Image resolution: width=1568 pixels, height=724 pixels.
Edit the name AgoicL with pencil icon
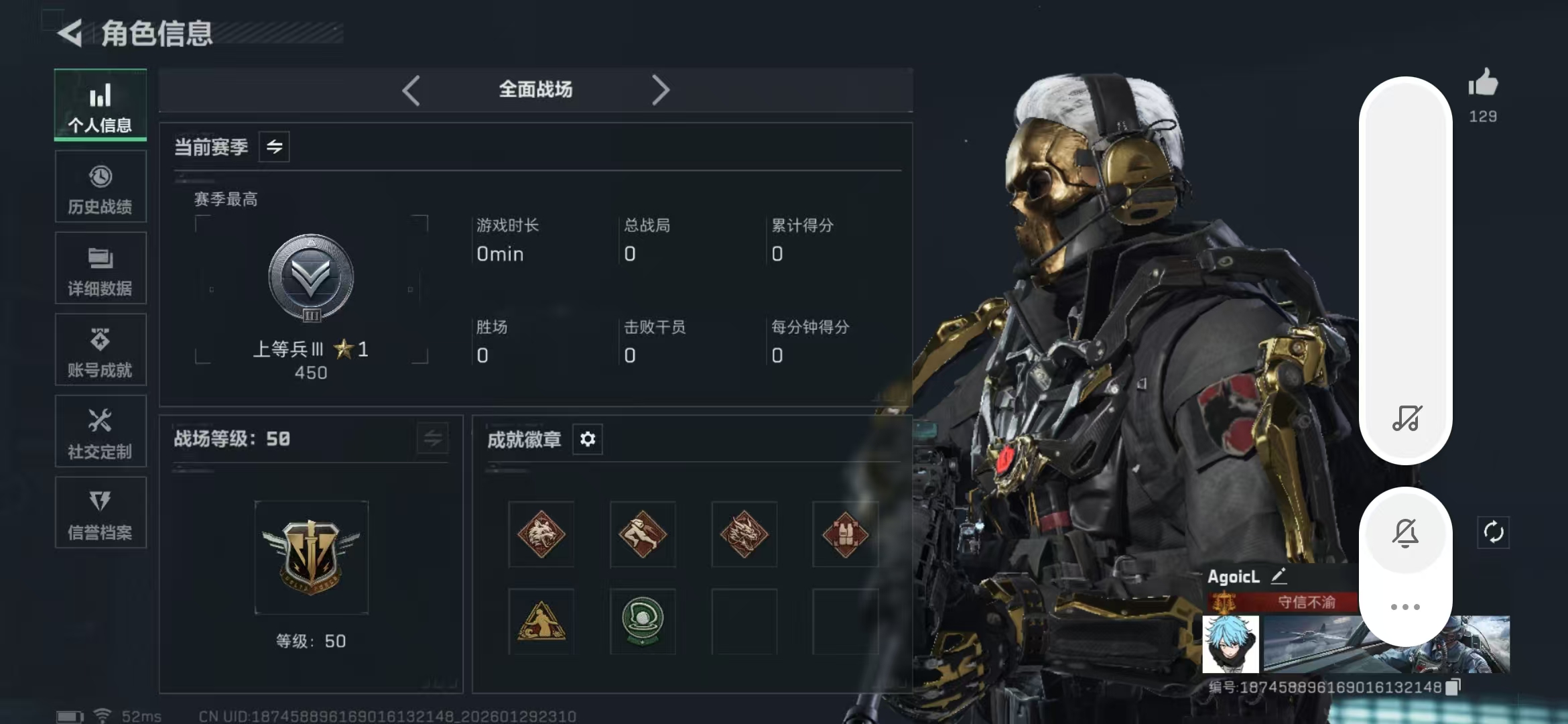[x=1281, y=576]
